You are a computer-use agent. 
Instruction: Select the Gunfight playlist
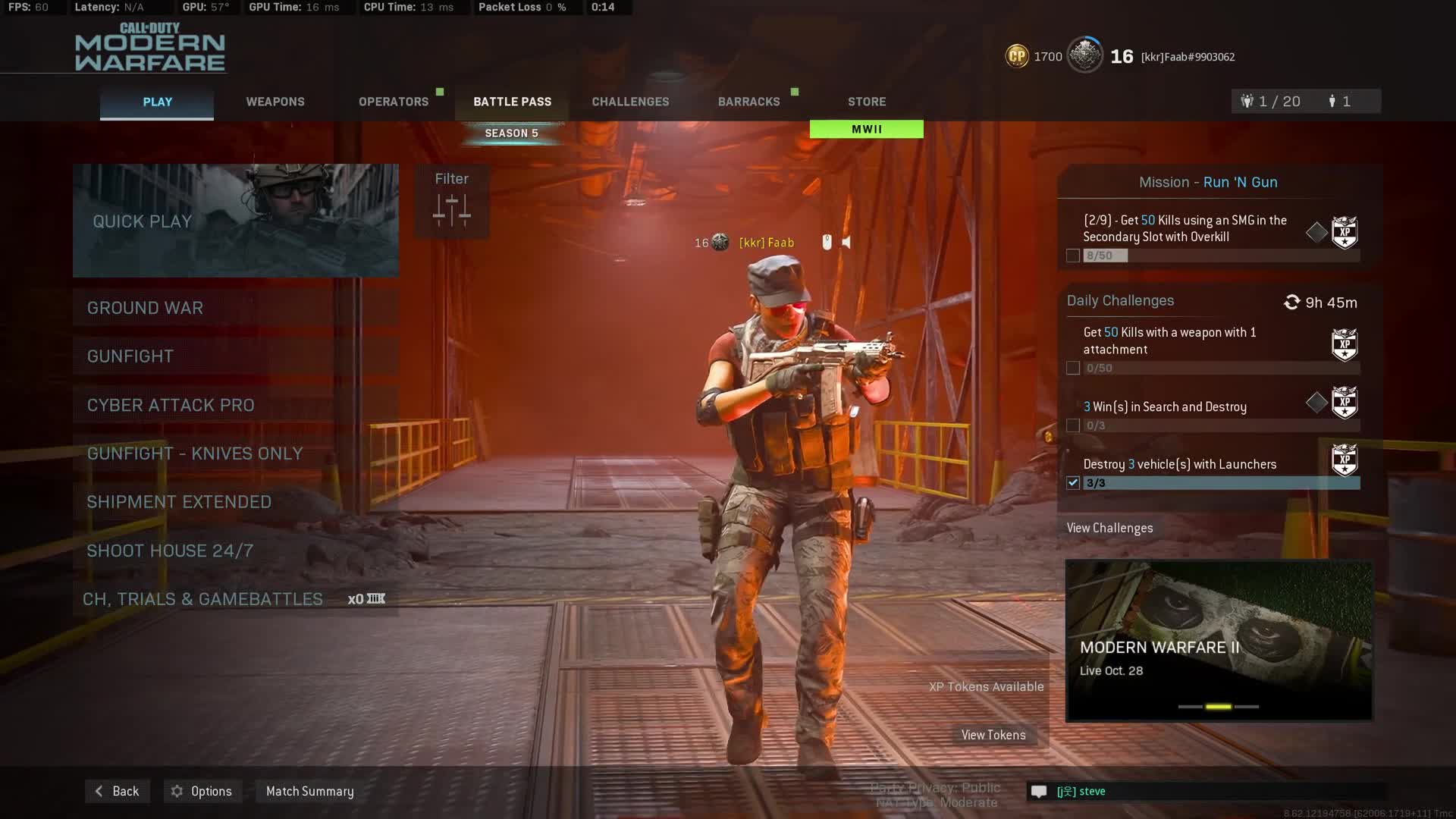coord(236,356)
